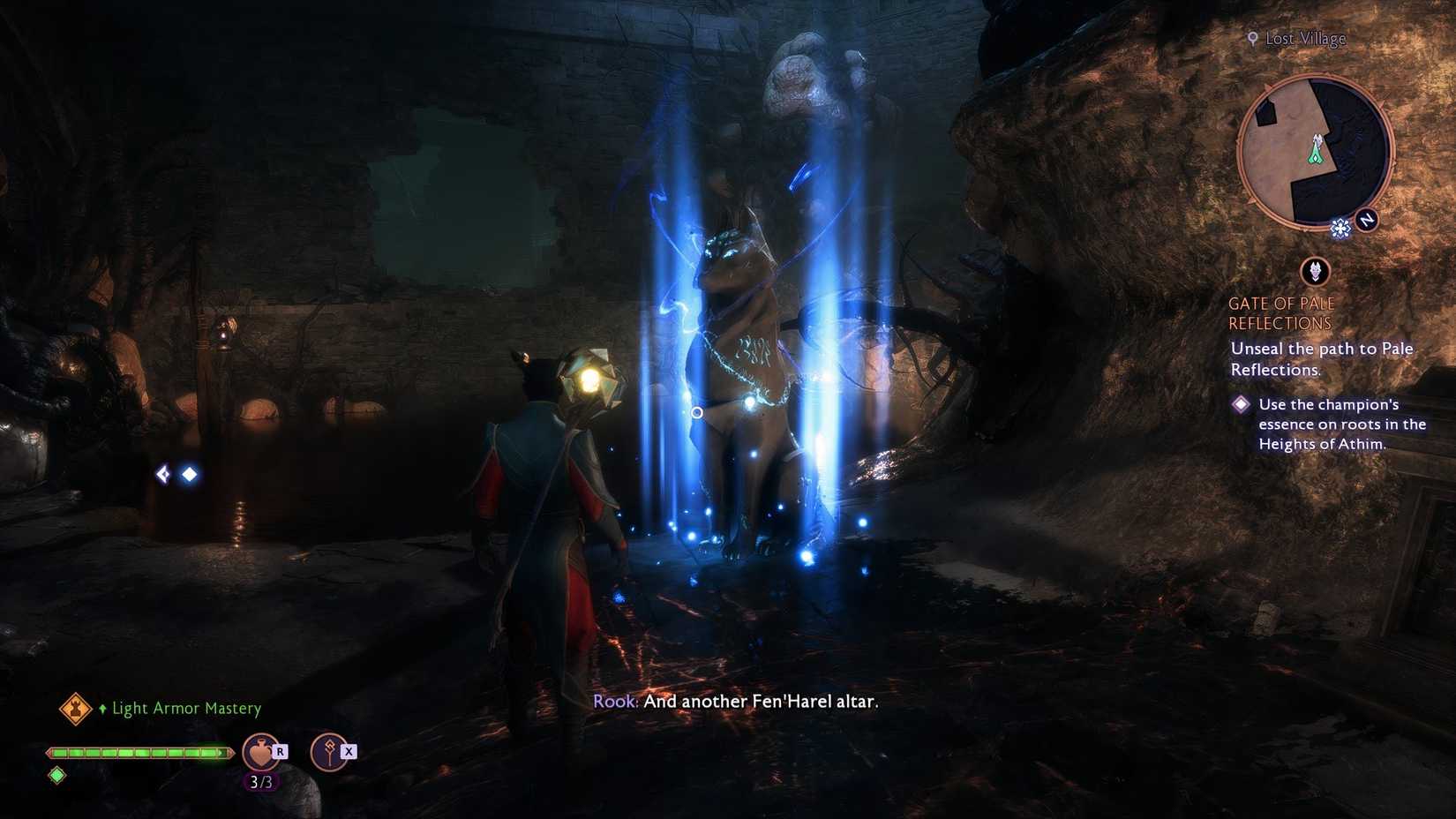Click the 3/3 potion counter
1456x819 pixels.
click(260, 782)
